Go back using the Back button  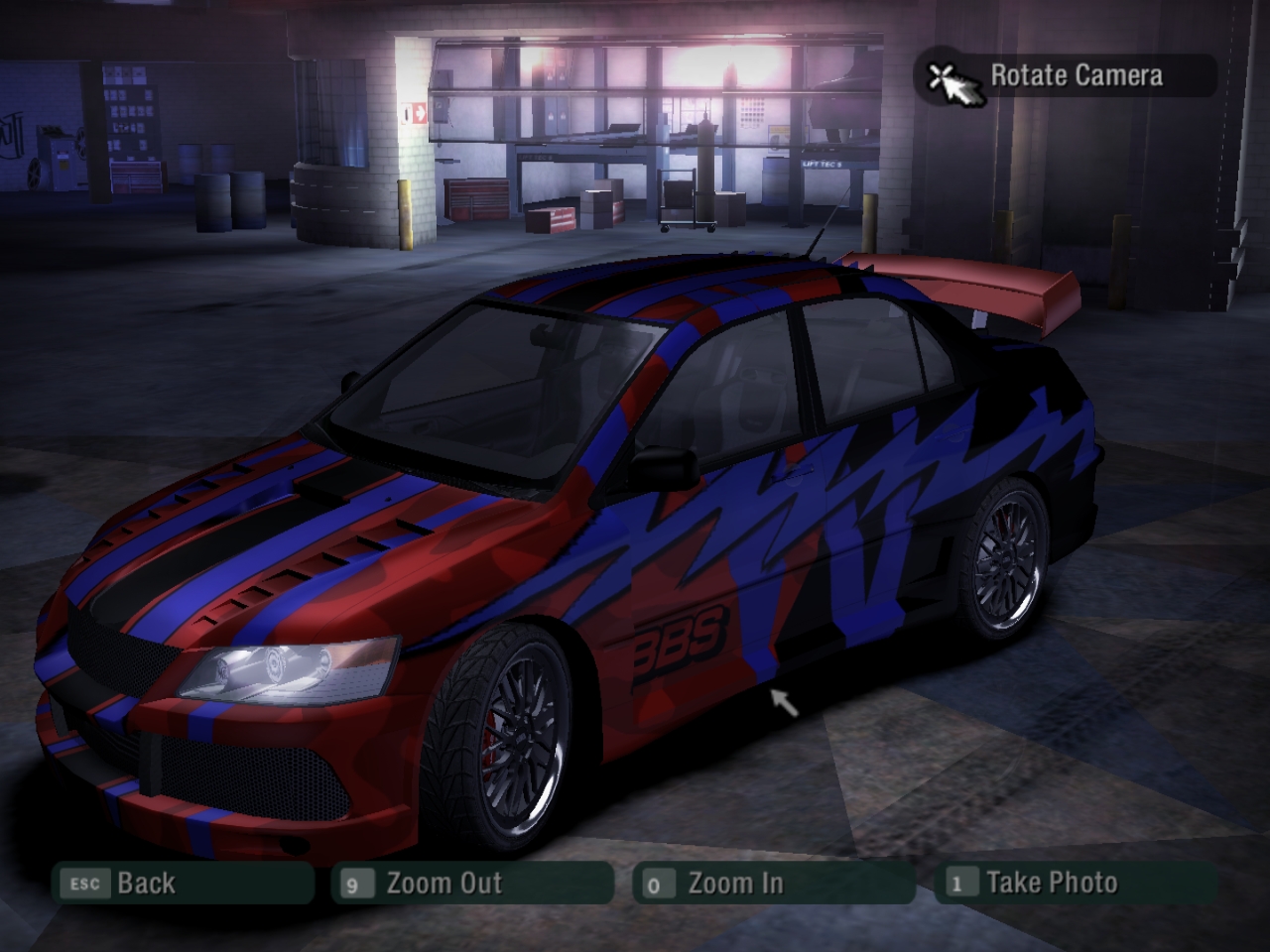click(x=184, y=883)
